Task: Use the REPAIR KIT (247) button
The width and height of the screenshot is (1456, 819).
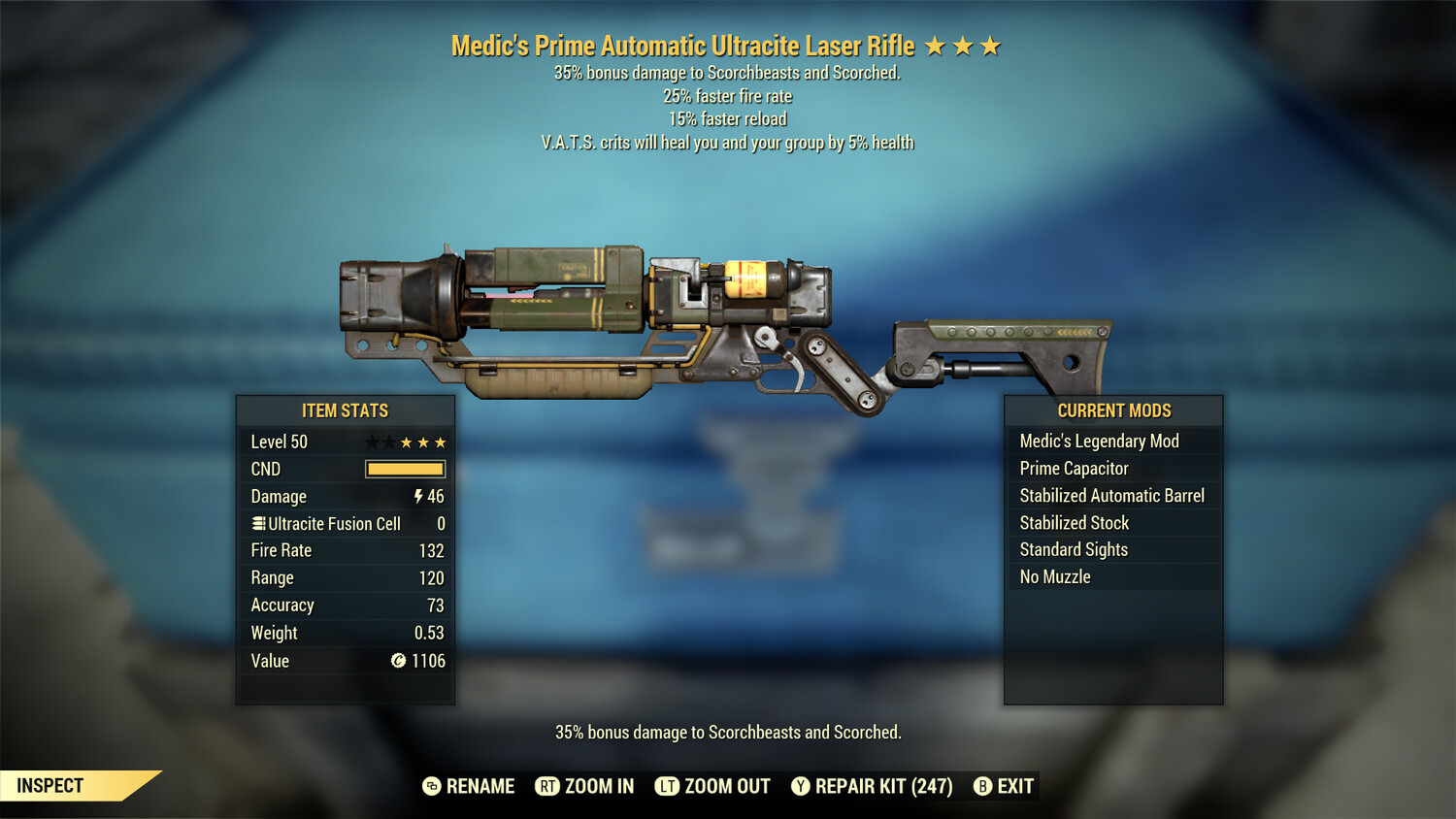Action: 883,786
